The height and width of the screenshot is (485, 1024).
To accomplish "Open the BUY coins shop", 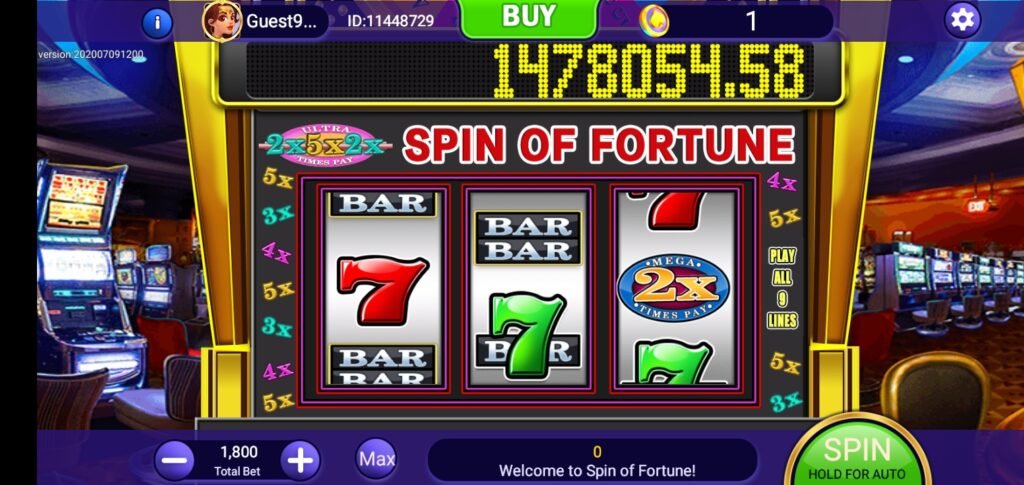I will coord(528,17).
